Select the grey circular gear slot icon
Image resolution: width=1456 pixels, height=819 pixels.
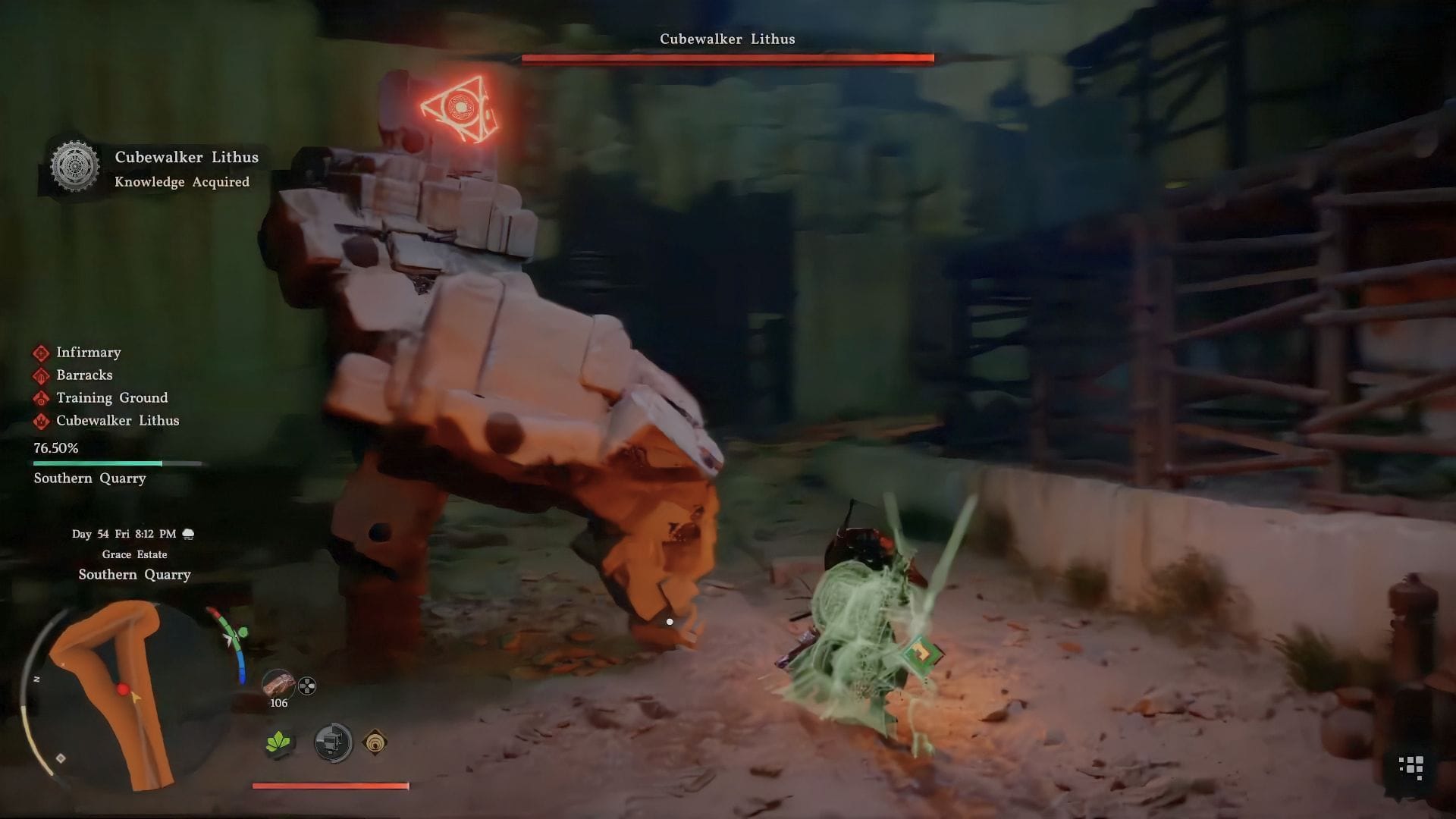pyautogui.click(x=333, y=742)
